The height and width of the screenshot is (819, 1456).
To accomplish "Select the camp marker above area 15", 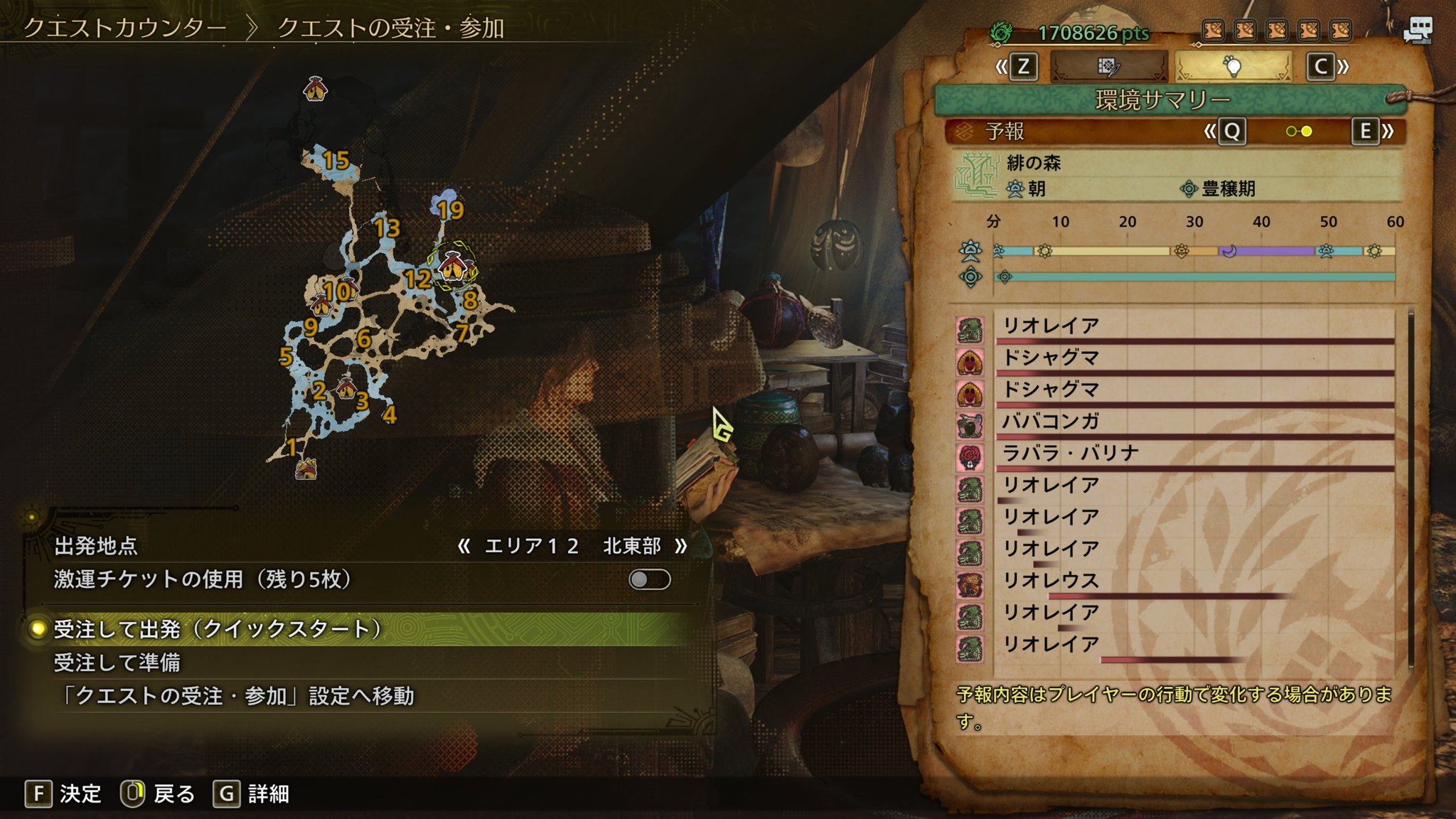I will tap(315, 89).
